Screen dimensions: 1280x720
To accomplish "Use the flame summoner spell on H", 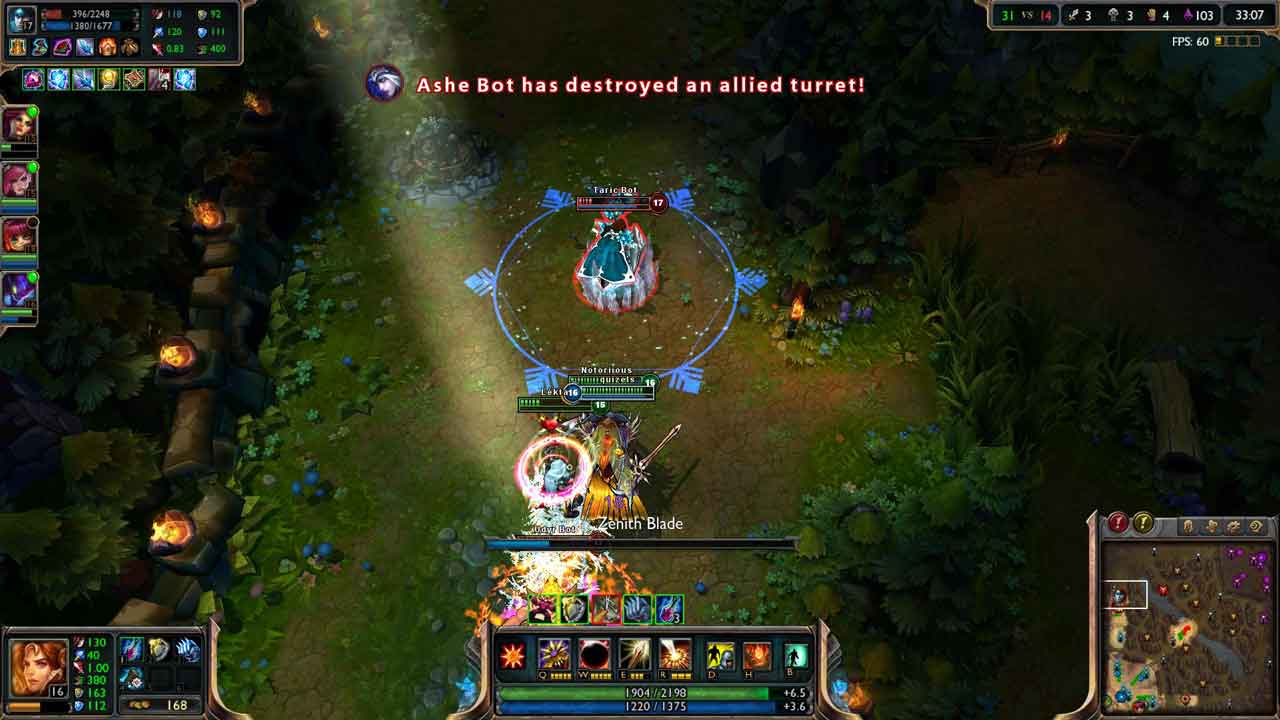I will [757, 656].
